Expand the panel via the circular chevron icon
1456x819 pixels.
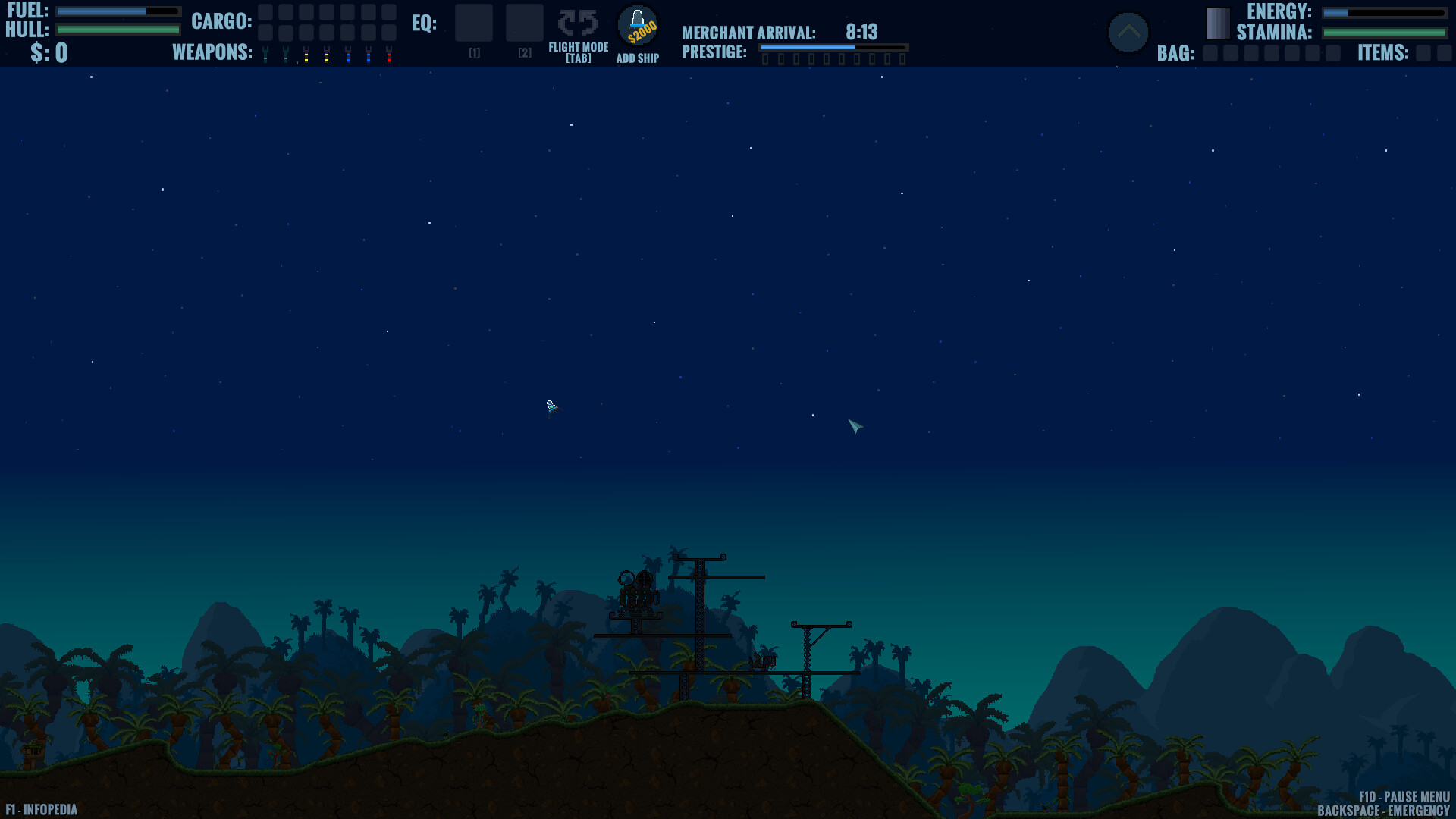1128,30
